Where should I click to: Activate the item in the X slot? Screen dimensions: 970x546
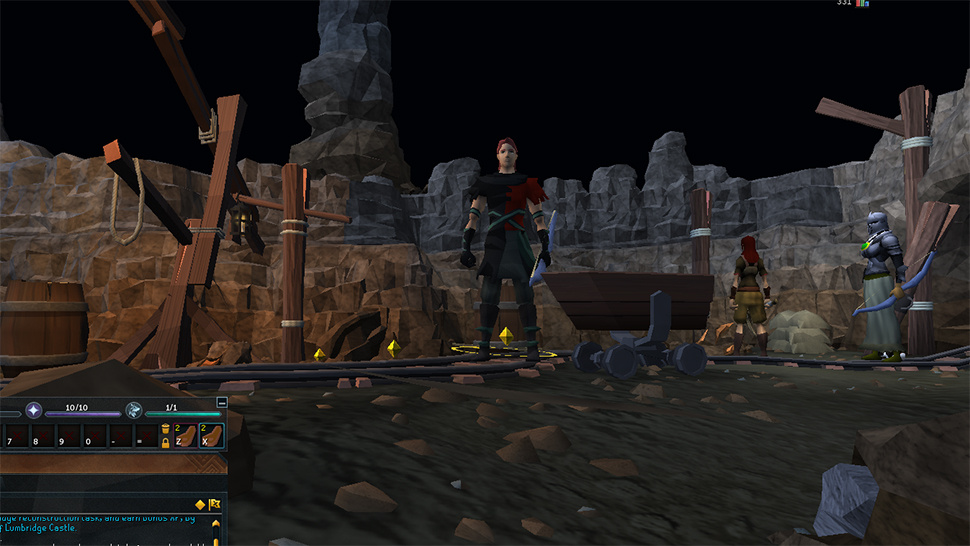211,436
